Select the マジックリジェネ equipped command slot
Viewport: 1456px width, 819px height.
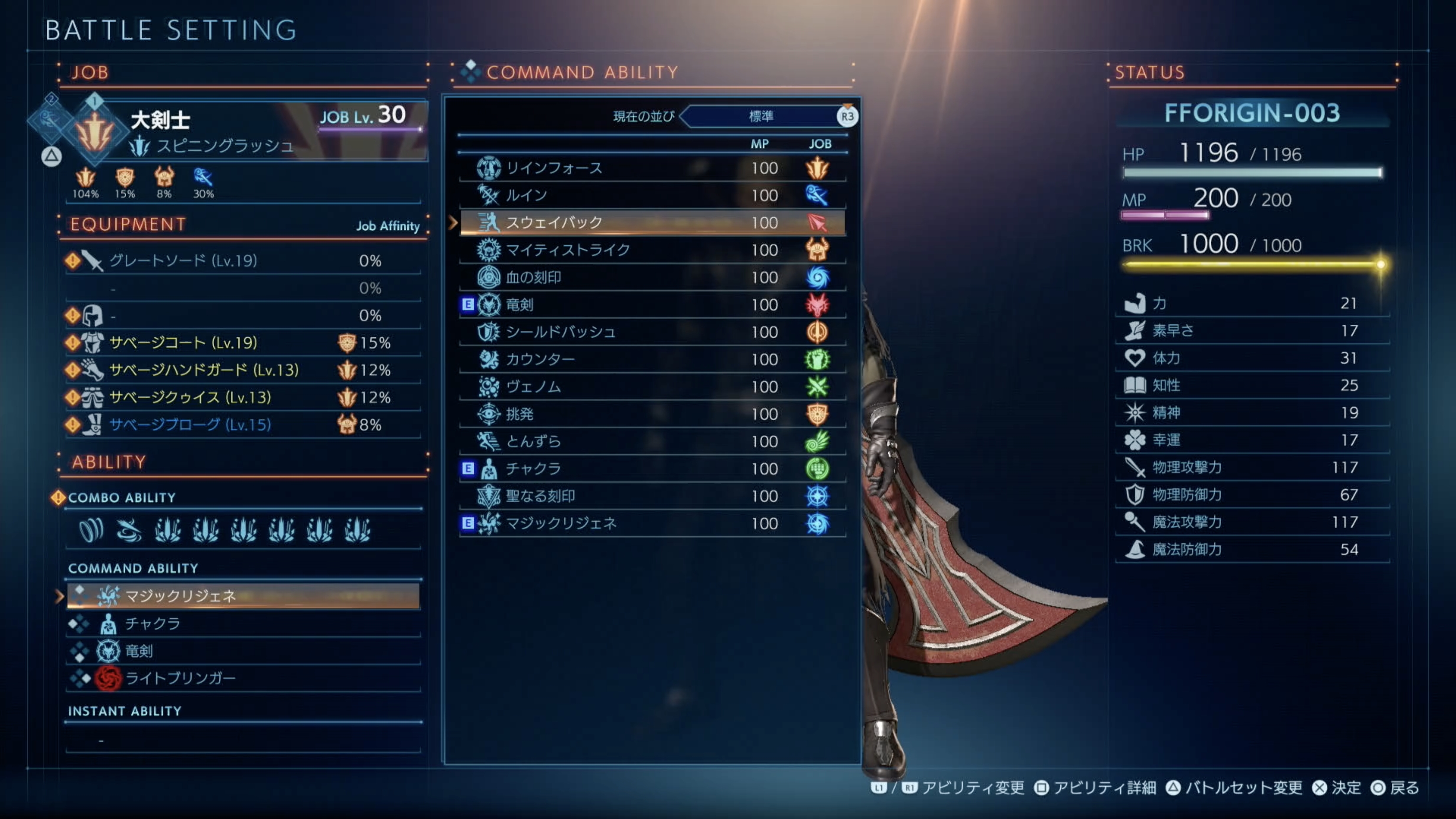click(243, 596)
